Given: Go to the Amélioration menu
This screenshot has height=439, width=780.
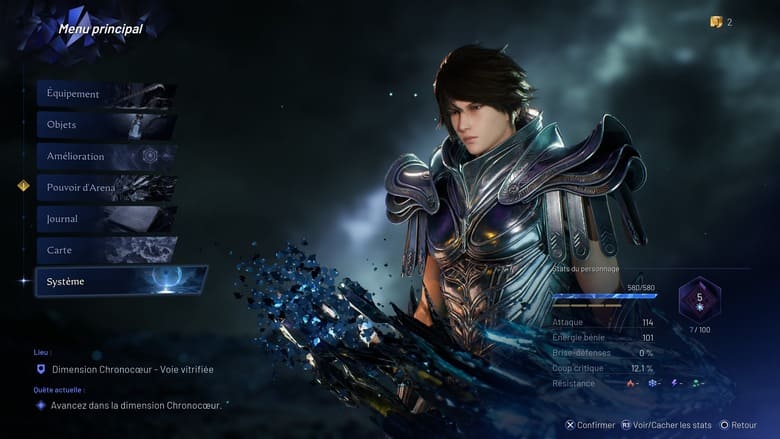Looking at the screenshot, I should point(106,156).
